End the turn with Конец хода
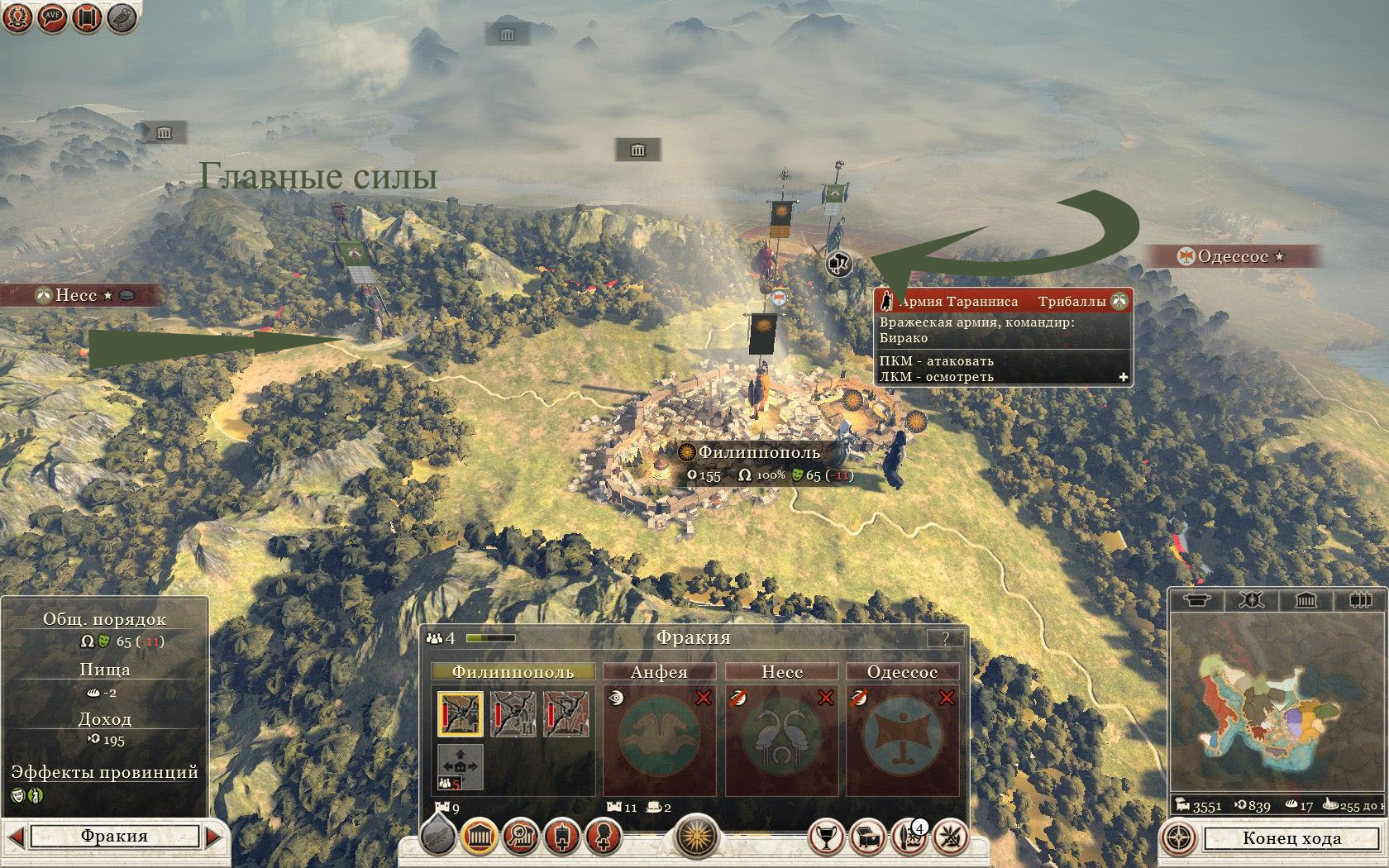Viewport: 1389px width, 868px height. tap(1291, 838)
